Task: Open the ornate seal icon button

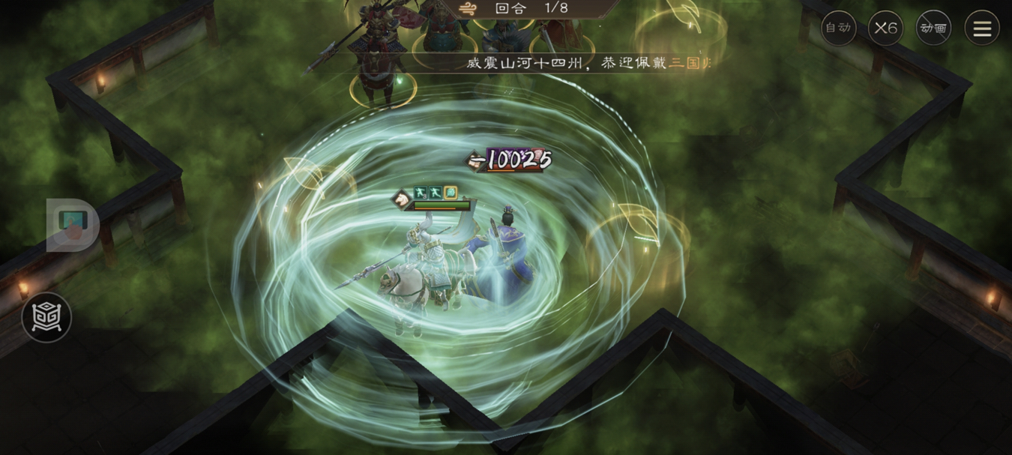Action: pyautogui.click(x=46, y=318)
